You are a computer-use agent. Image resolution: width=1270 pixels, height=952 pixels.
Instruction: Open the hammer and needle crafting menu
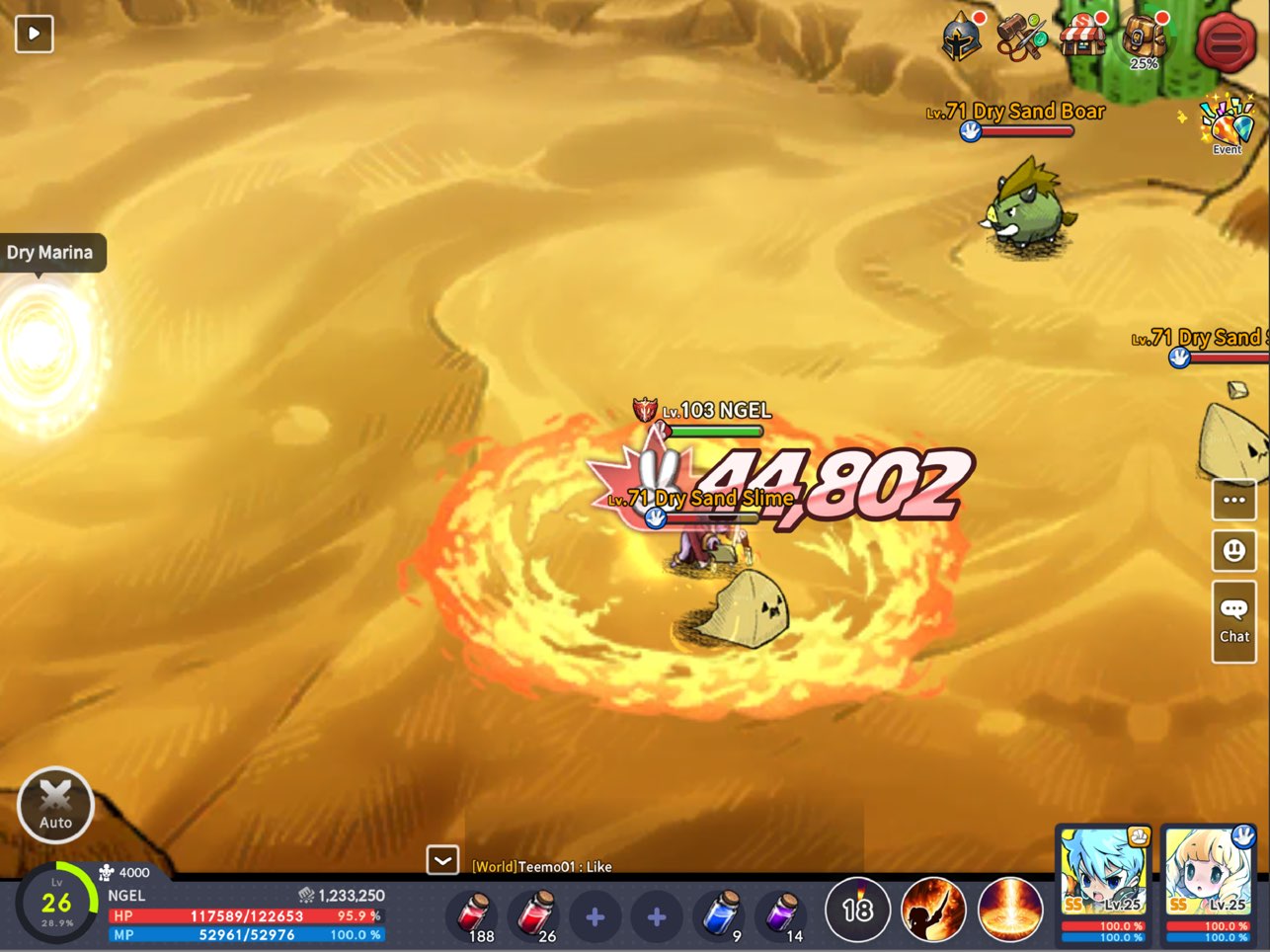(1020, 38)
